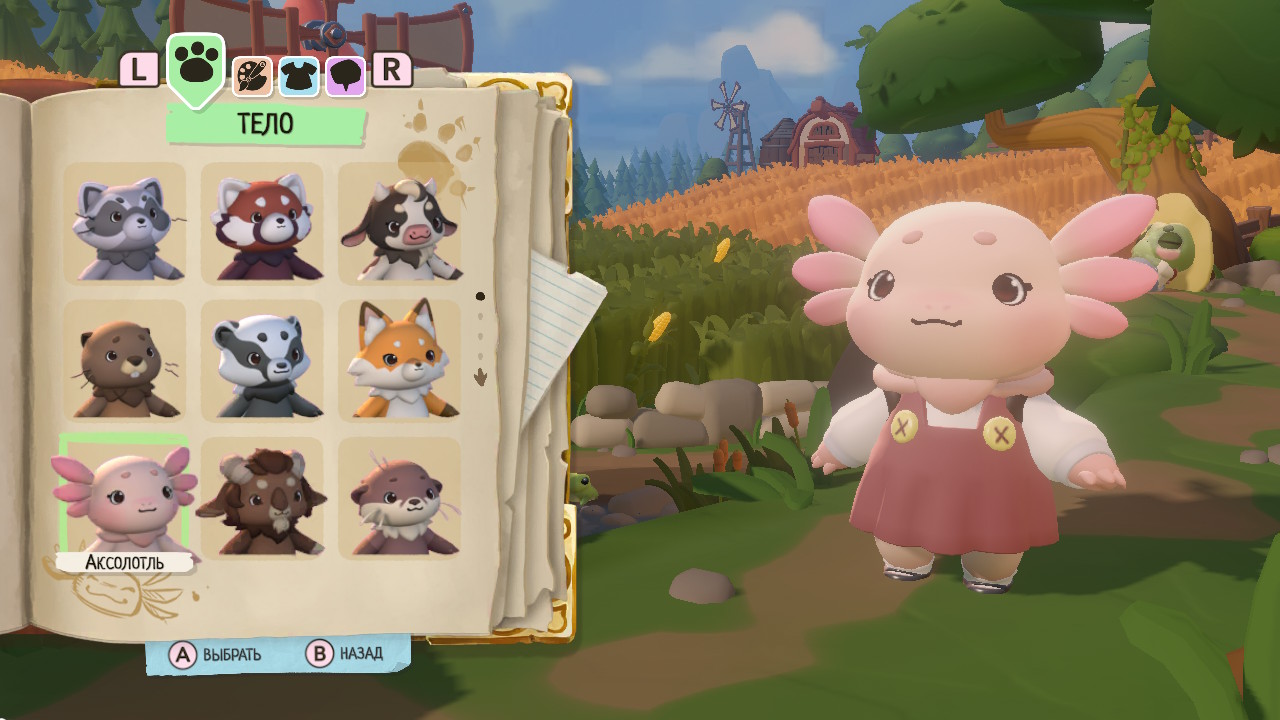Switch to the shirt clothing tab
The image size is (1280, 720).
tap(299, 76)
